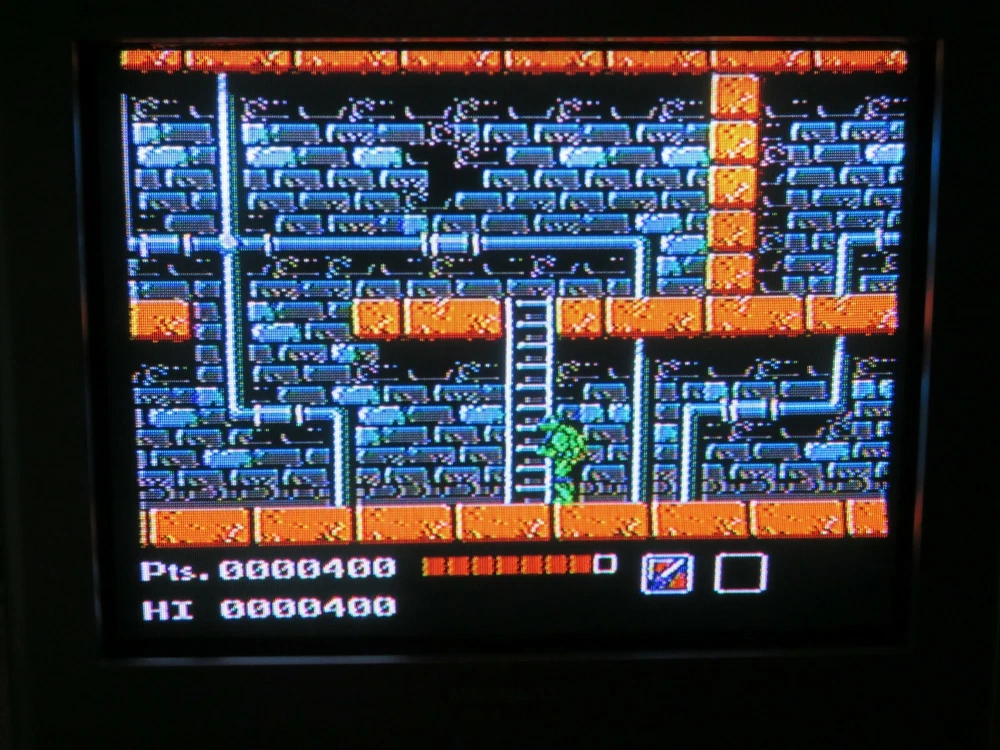1000x750 pixels.
Task: Select the empty sub-weapon slot
Action: tap(740, 573)
